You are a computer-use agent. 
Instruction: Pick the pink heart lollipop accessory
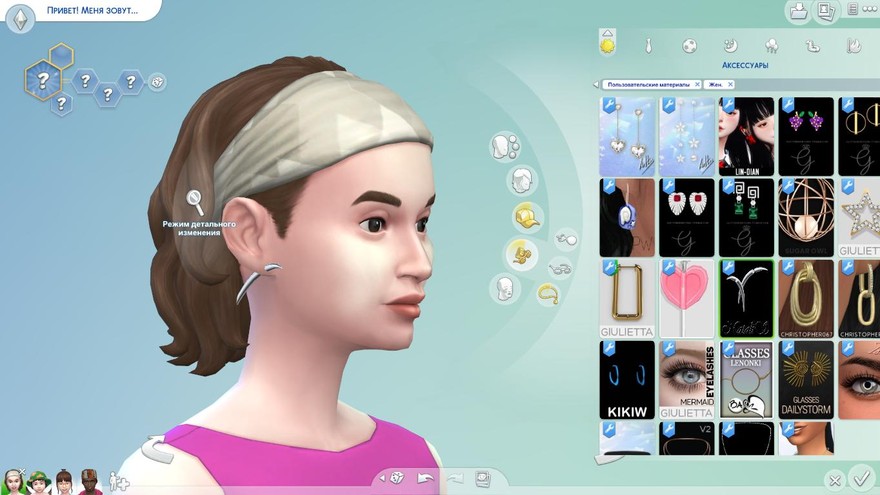(687, 299)
